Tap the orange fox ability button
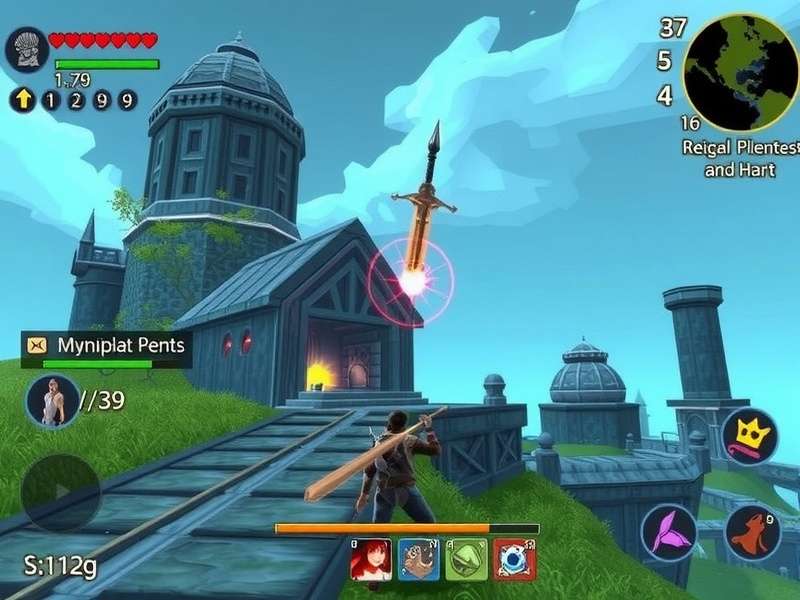This screenshot has height=600, width=800. [x=752, y=533]
